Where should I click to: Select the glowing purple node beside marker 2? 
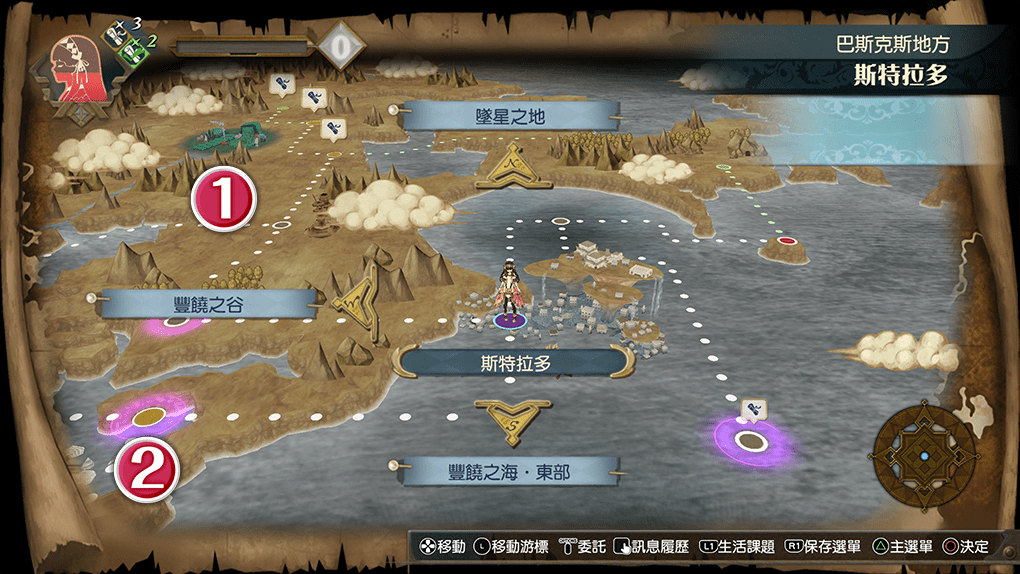149,415
